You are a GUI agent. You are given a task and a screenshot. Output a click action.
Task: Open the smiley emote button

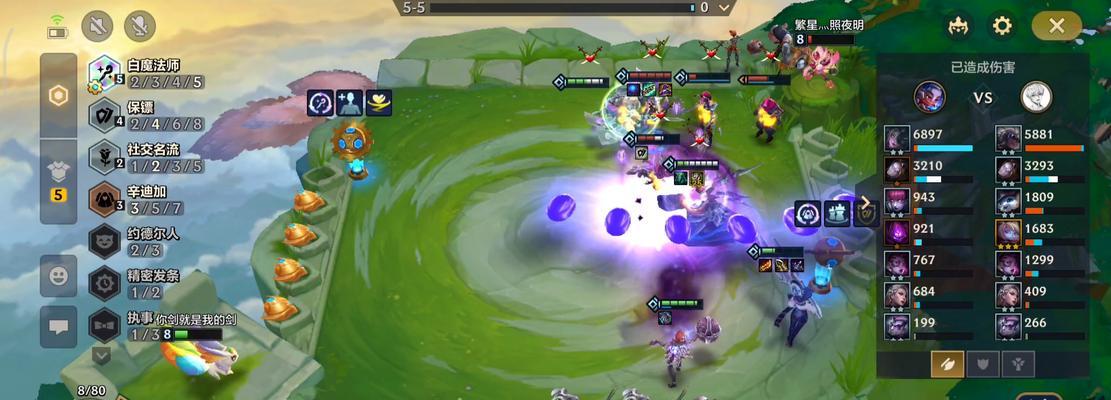pyautogui.click(x=58, y=276)
